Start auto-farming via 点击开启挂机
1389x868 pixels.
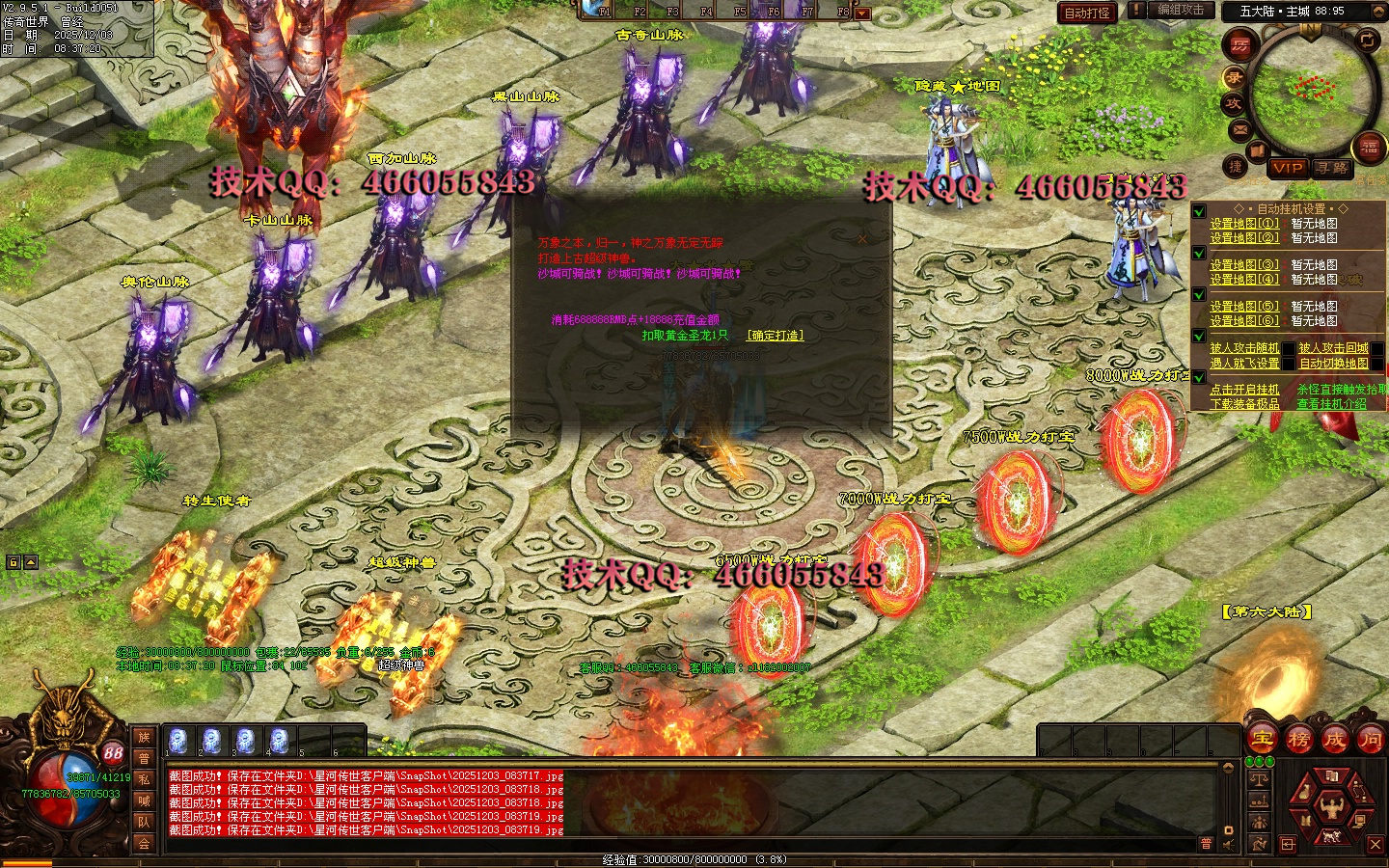pos(1244,390)
